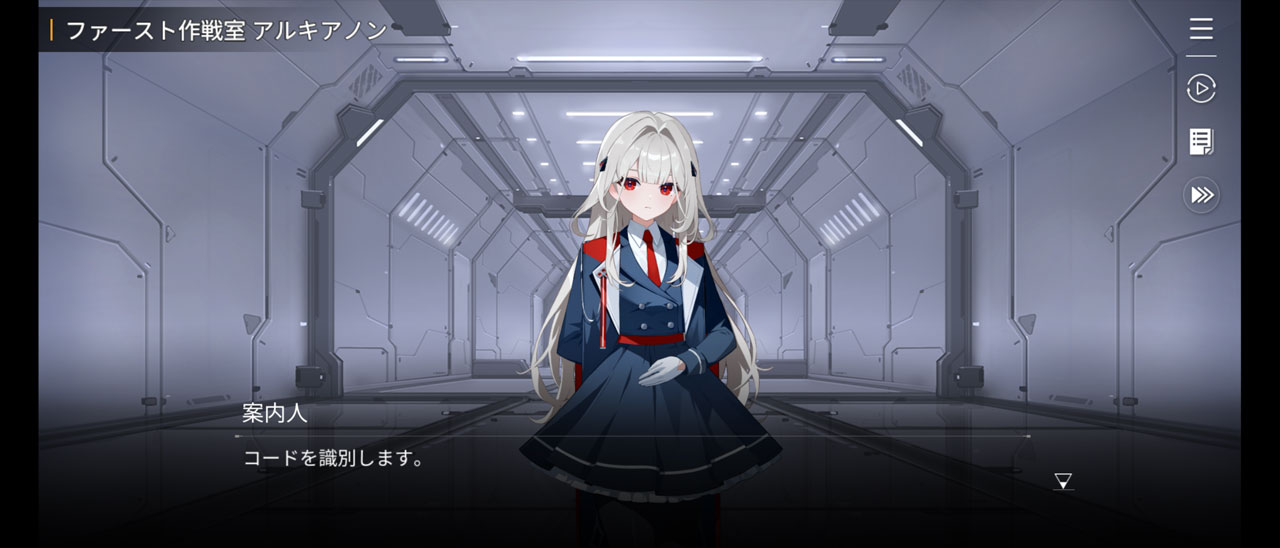Image resolution: width=1280 pixels, height=548 pixels.
Task: Advance dialogue with the down-arrow indicator
Action: pos(1063,482)
